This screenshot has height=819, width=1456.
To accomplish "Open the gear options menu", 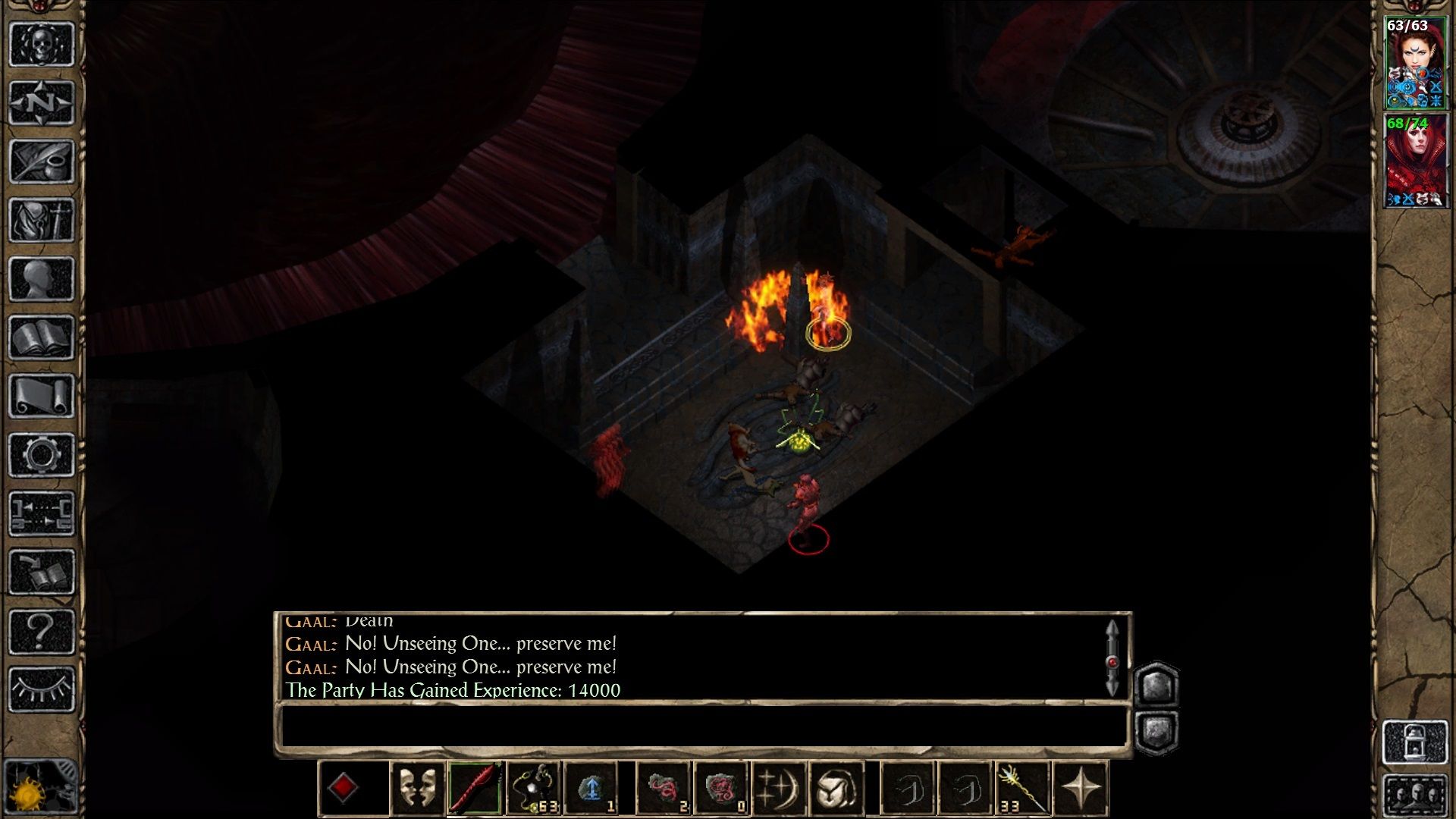I will [x=42, y=455].
